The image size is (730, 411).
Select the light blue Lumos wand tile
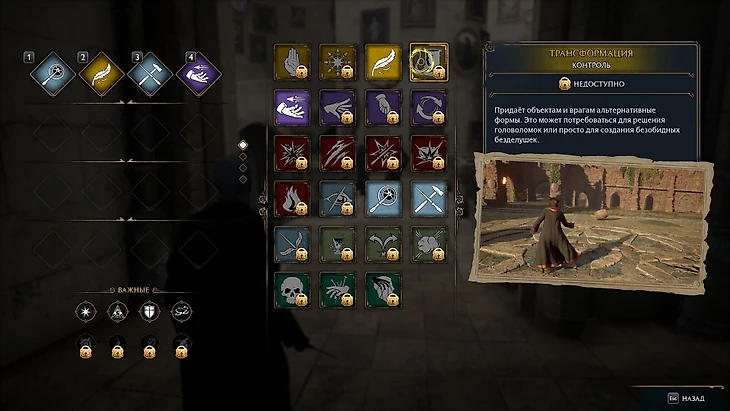[x=383, y=198]
